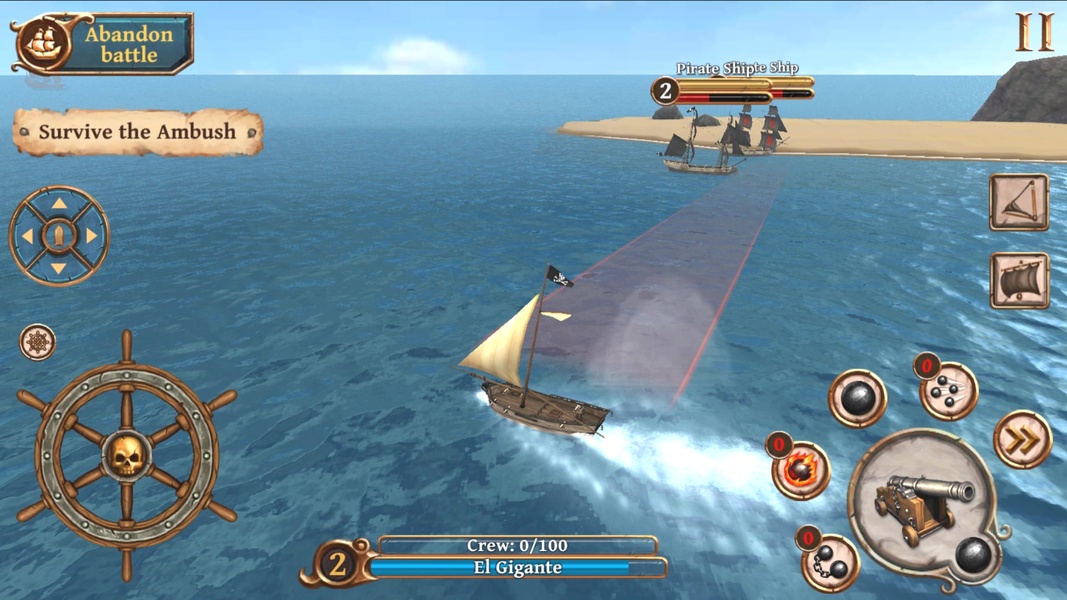Abandon the battle
The width and height of the screenshot is (1067, 600).
pyautogui.click(x=104, y=44)
